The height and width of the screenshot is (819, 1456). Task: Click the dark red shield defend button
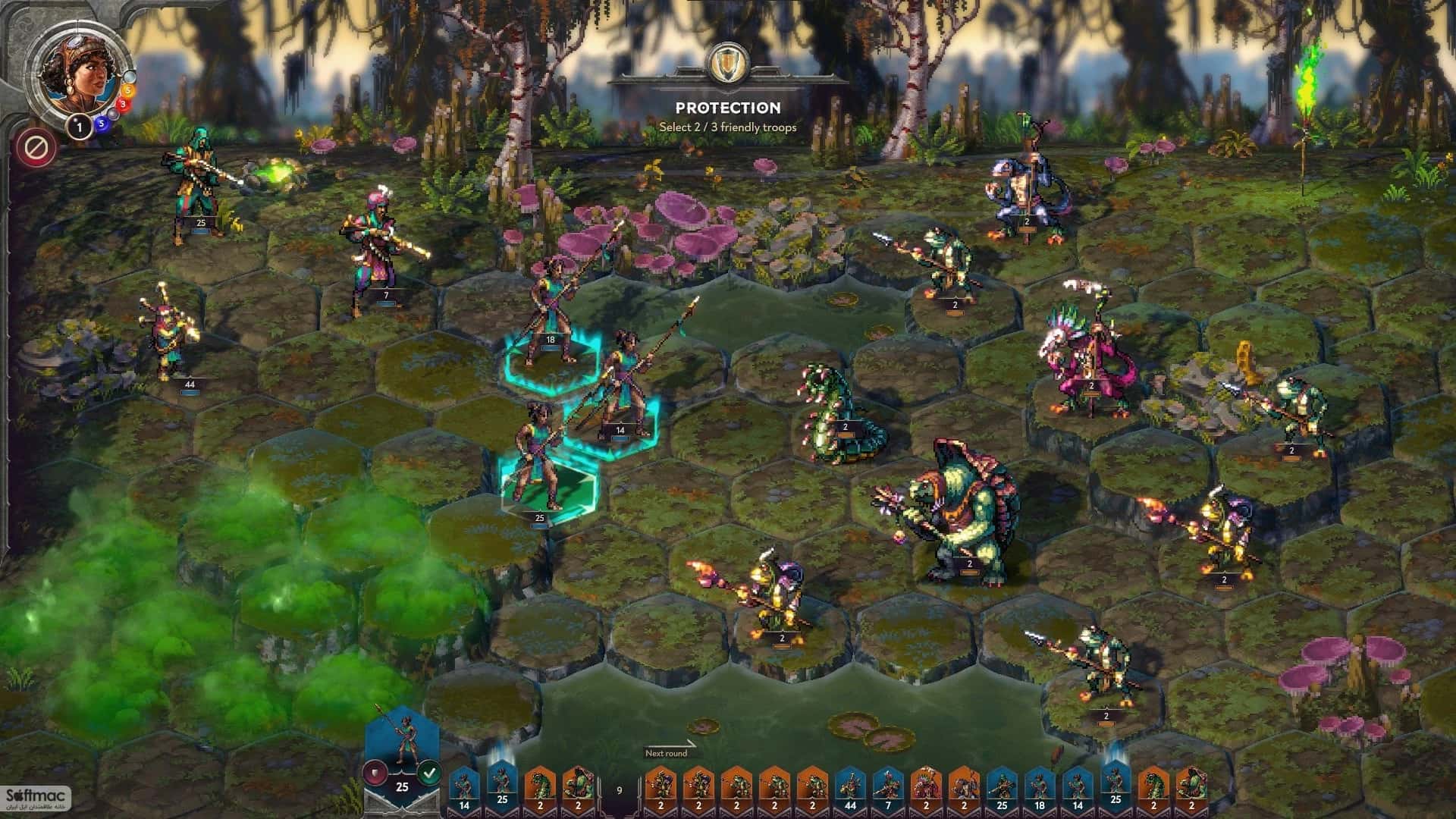(375, 773)
